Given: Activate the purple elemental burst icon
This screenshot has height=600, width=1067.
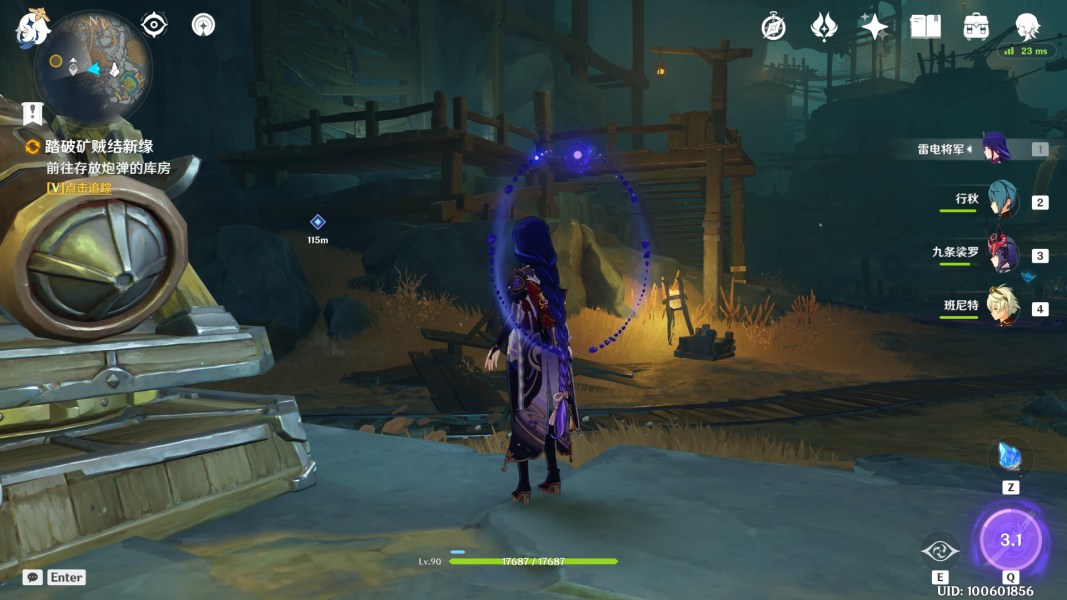Looking at the screenshot, I should [1010, 541].
